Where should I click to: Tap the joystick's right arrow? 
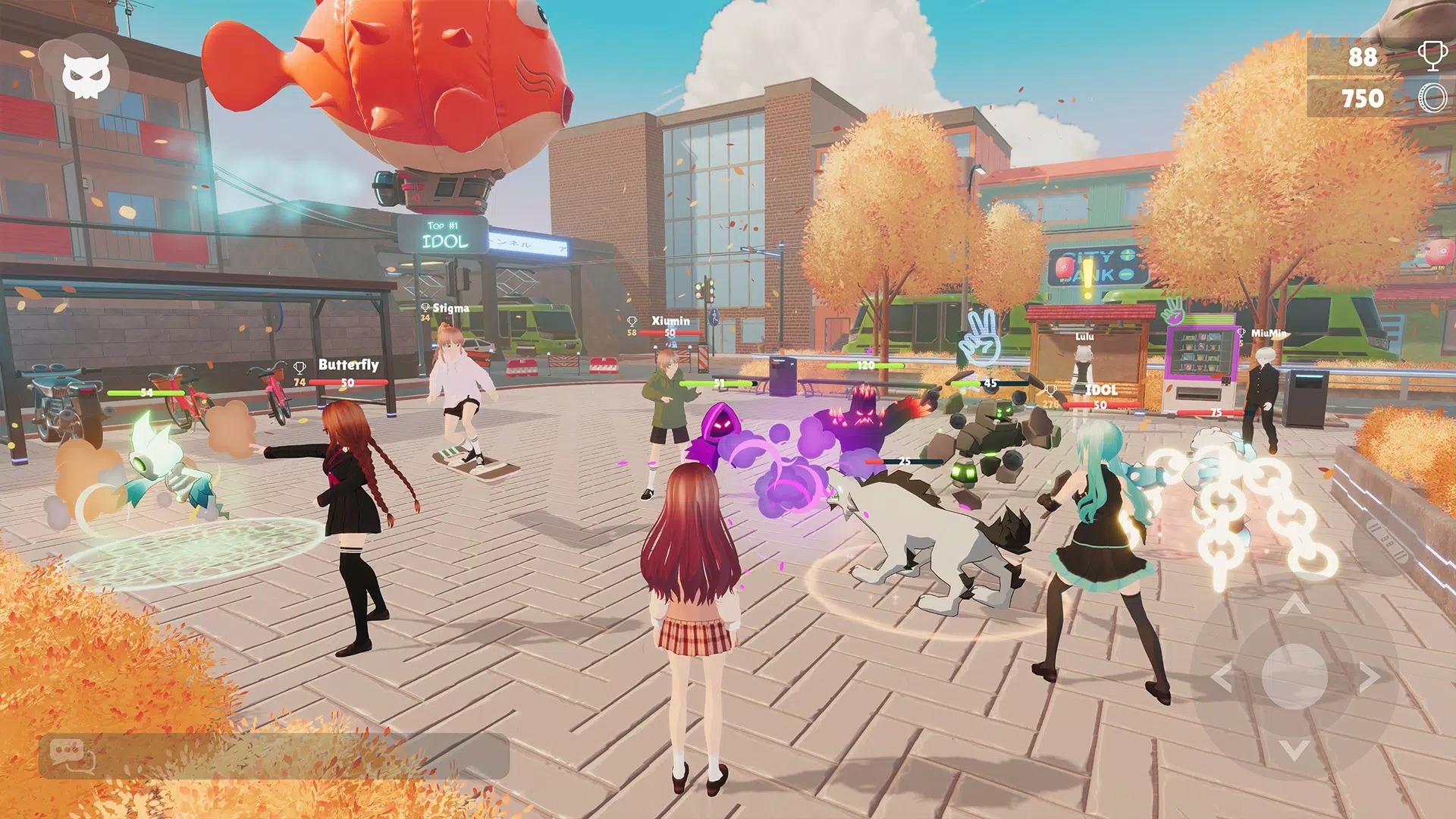click(x=1369, y=676)
